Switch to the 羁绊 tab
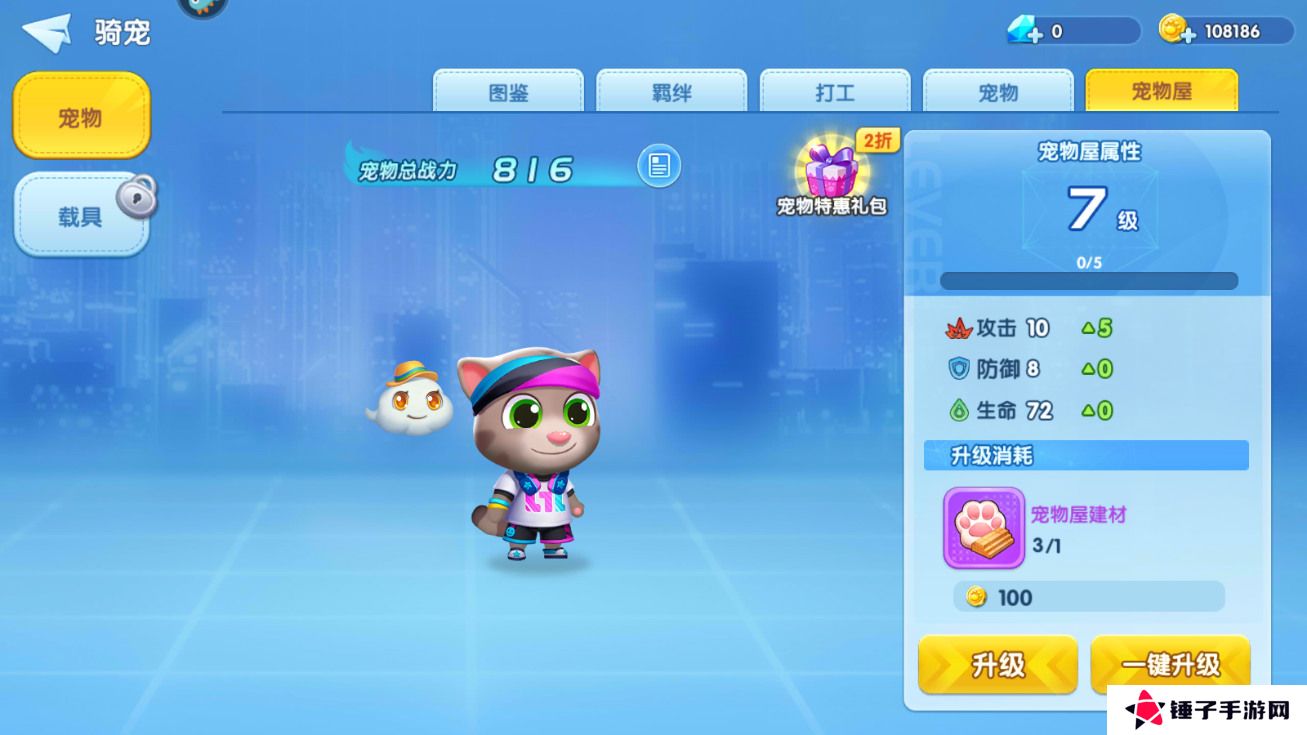Image resolution: width=1307 pixels, height=735 pixels. coord(671,92)
